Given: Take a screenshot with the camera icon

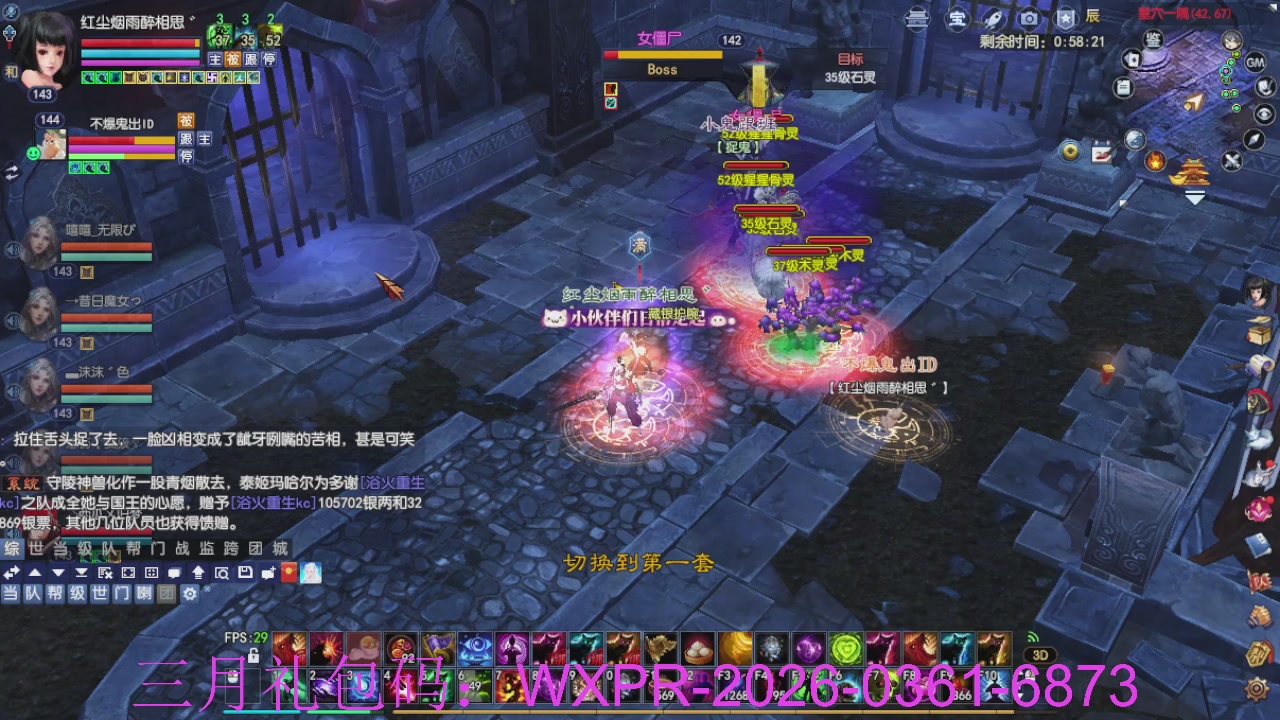Looking at the screenshot, I should [x=1029, y=17].
